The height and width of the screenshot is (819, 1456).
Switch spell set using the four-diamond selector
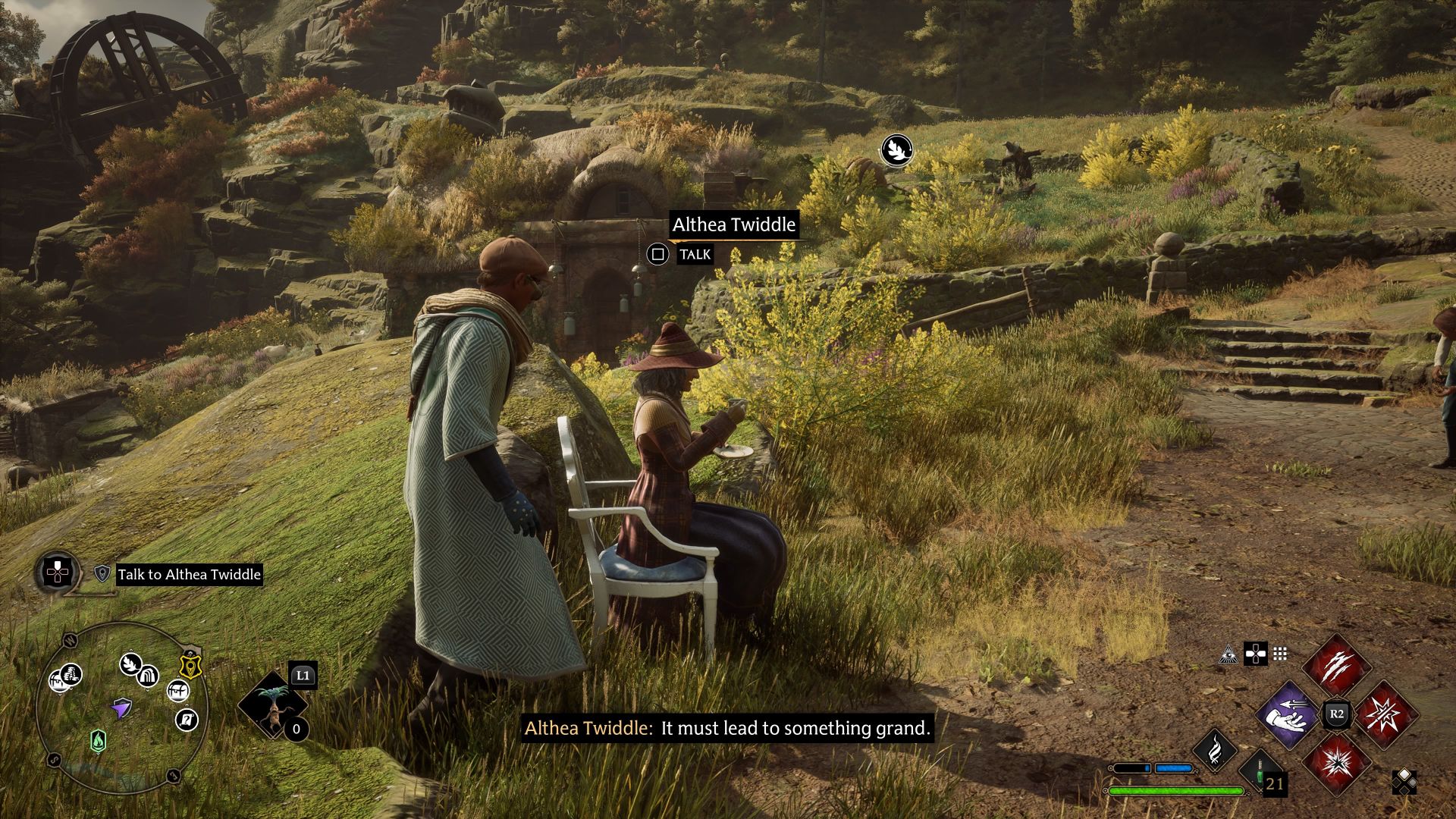click(1404, 782)
